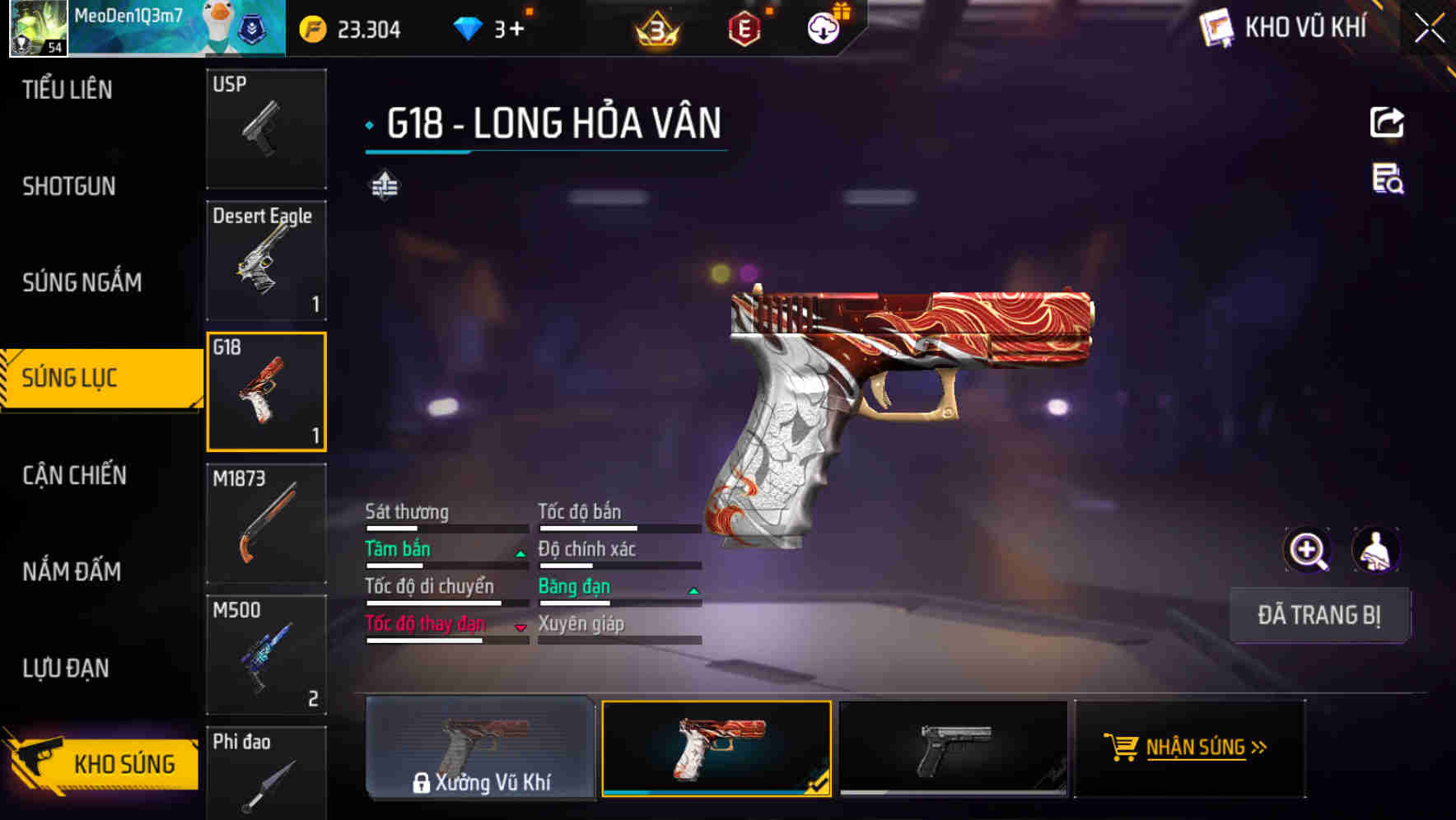1456x820 pixels.
Task: Switch to the Tiểu Liên category
Action: click(68, 90)
